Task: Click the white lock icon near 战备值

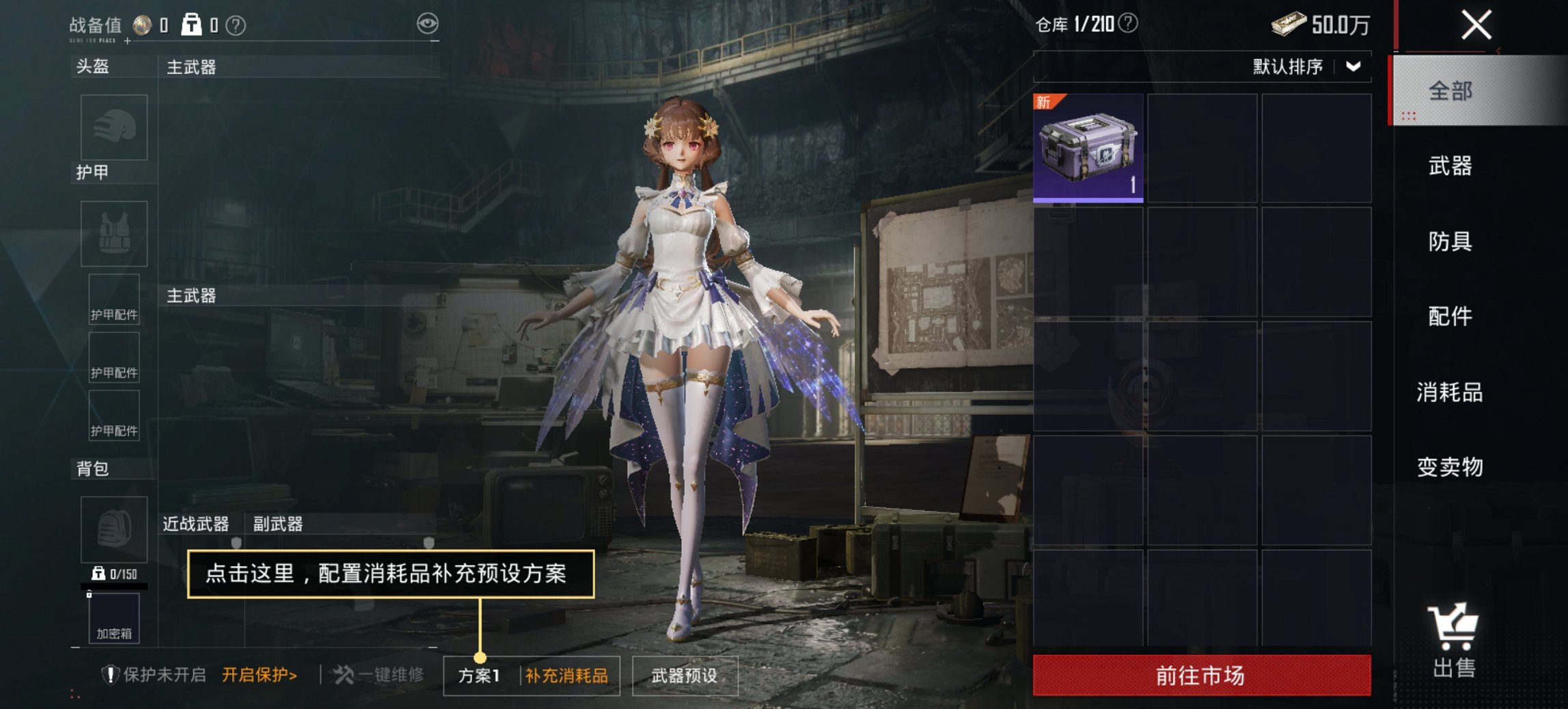Action: coord(191,23)
